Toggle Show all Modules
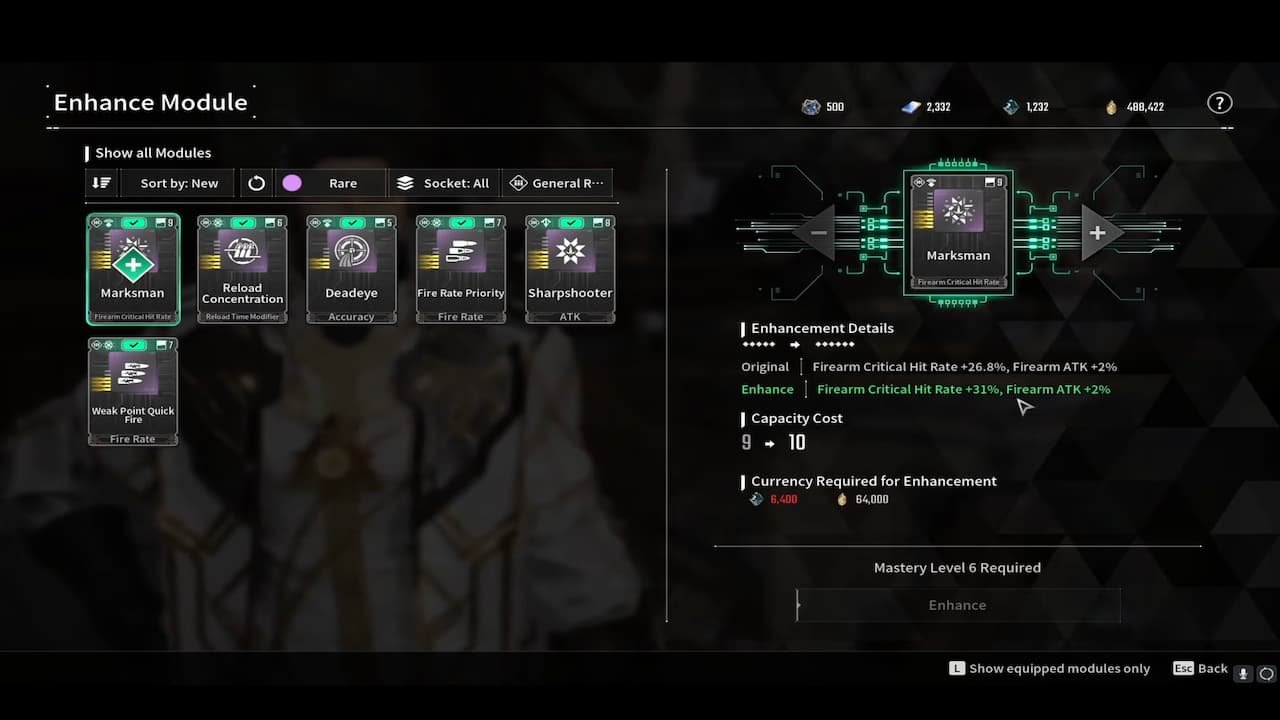 pos(151,152)
